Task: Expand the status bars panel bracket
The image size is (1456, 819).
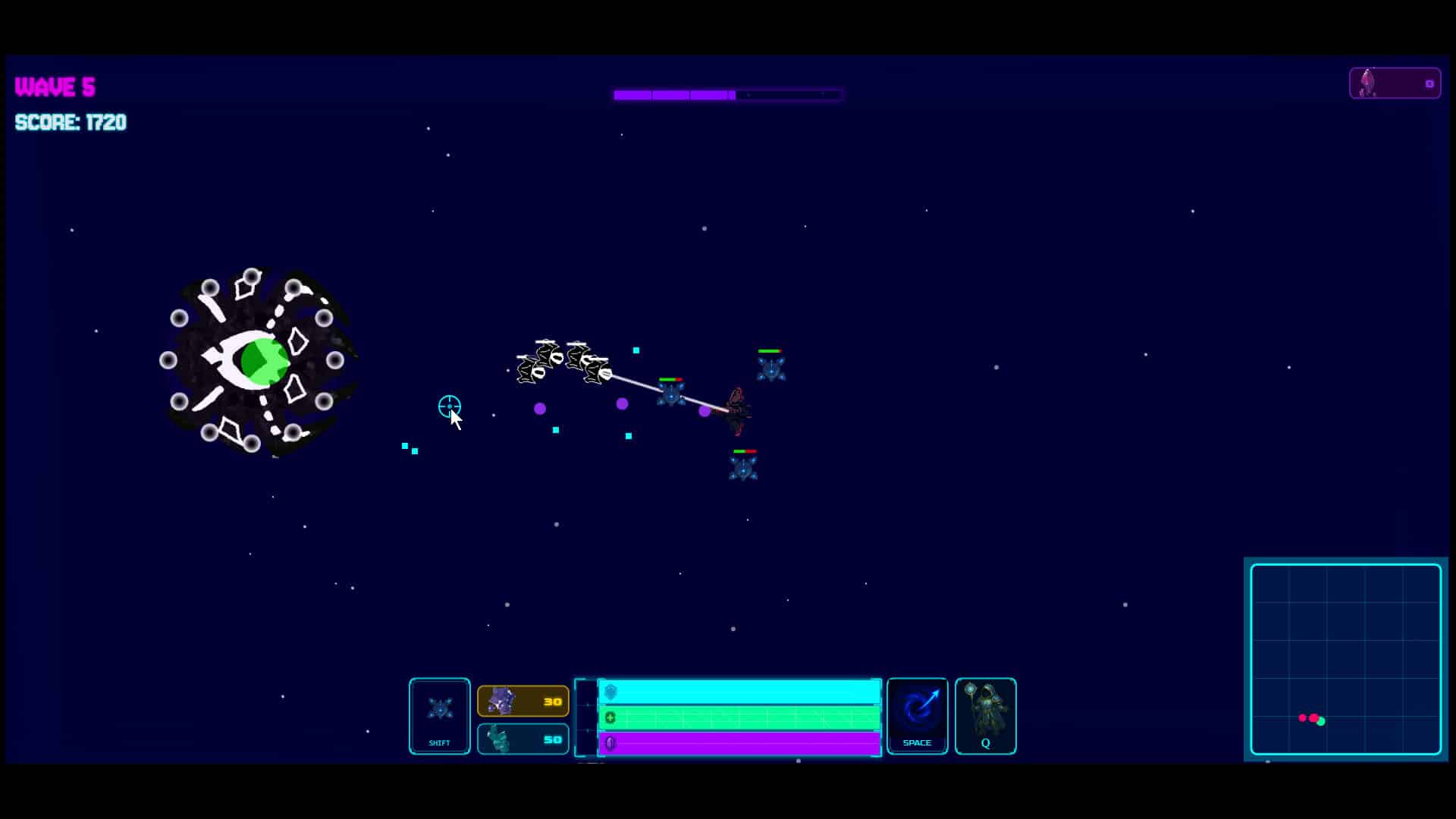Action: point(586,718)
